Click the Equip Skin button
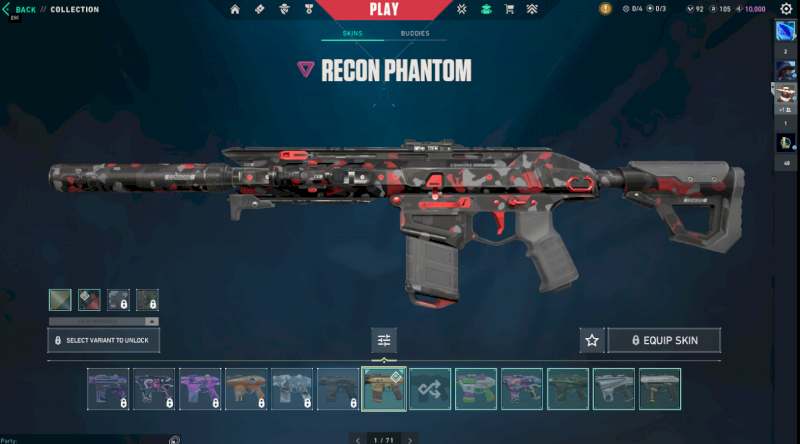Screen dimensions: 800x444 point(664,341)
